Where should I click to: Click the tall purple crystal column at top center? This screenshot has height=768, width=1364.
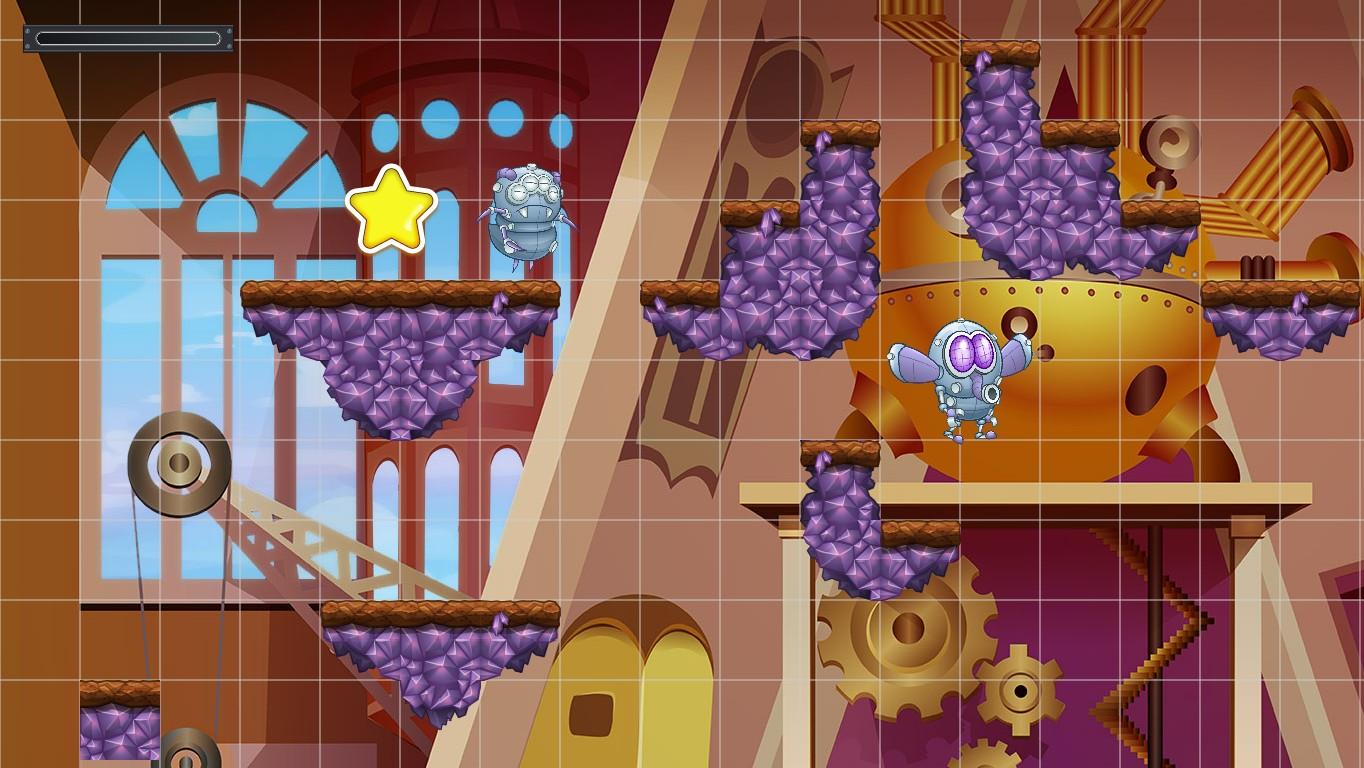point(1000,160)
